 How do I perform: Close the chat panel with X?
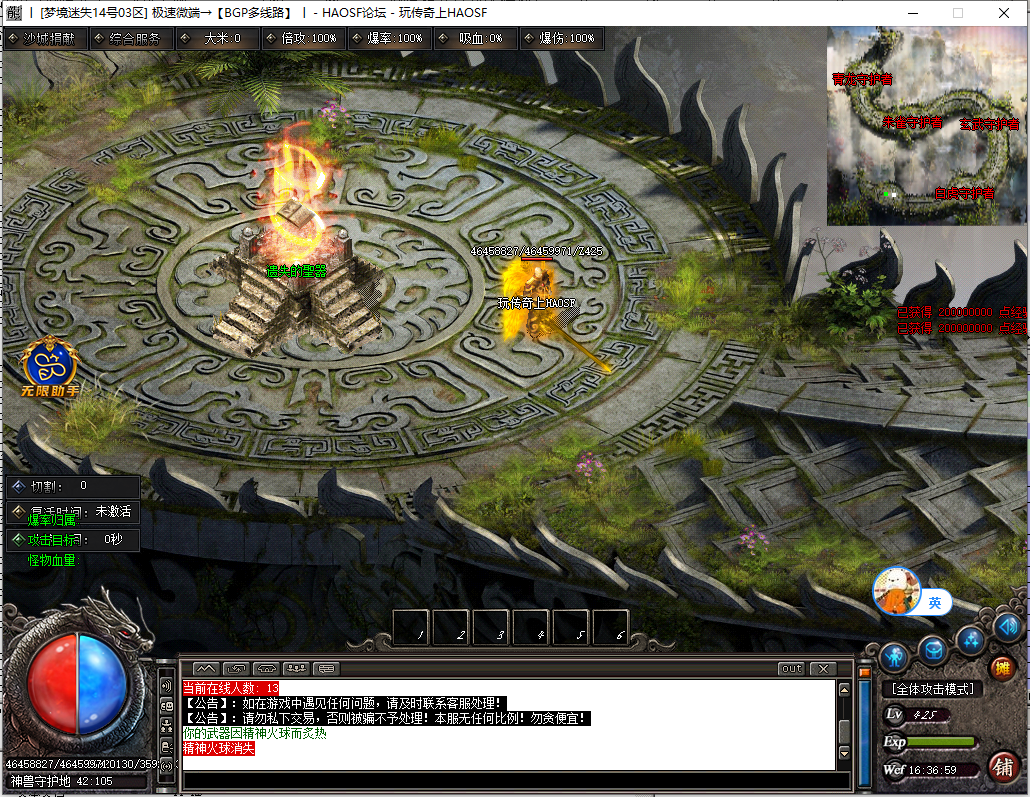coord(823,668)
